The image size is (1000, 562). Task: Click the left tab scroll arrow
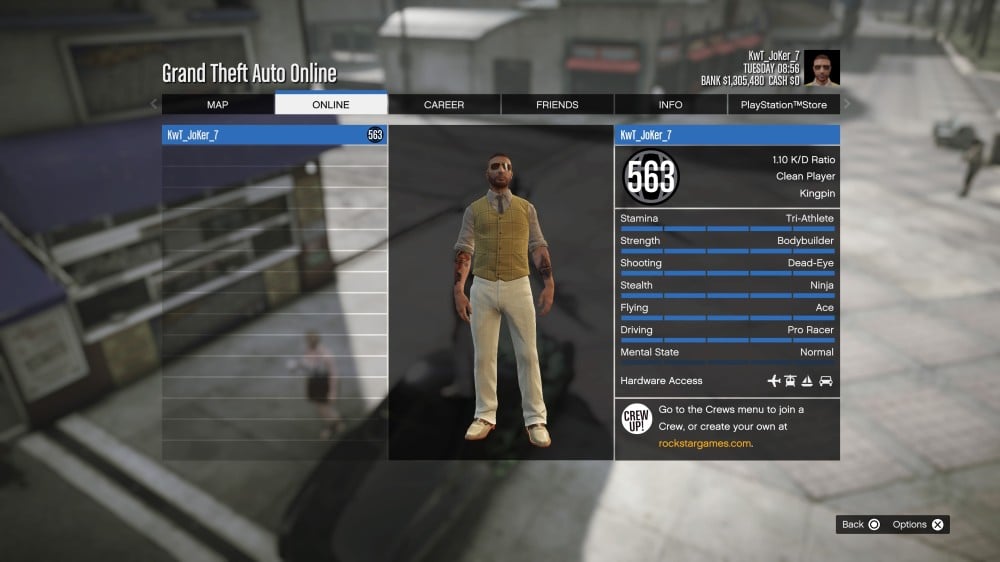(x=154, y=104)
